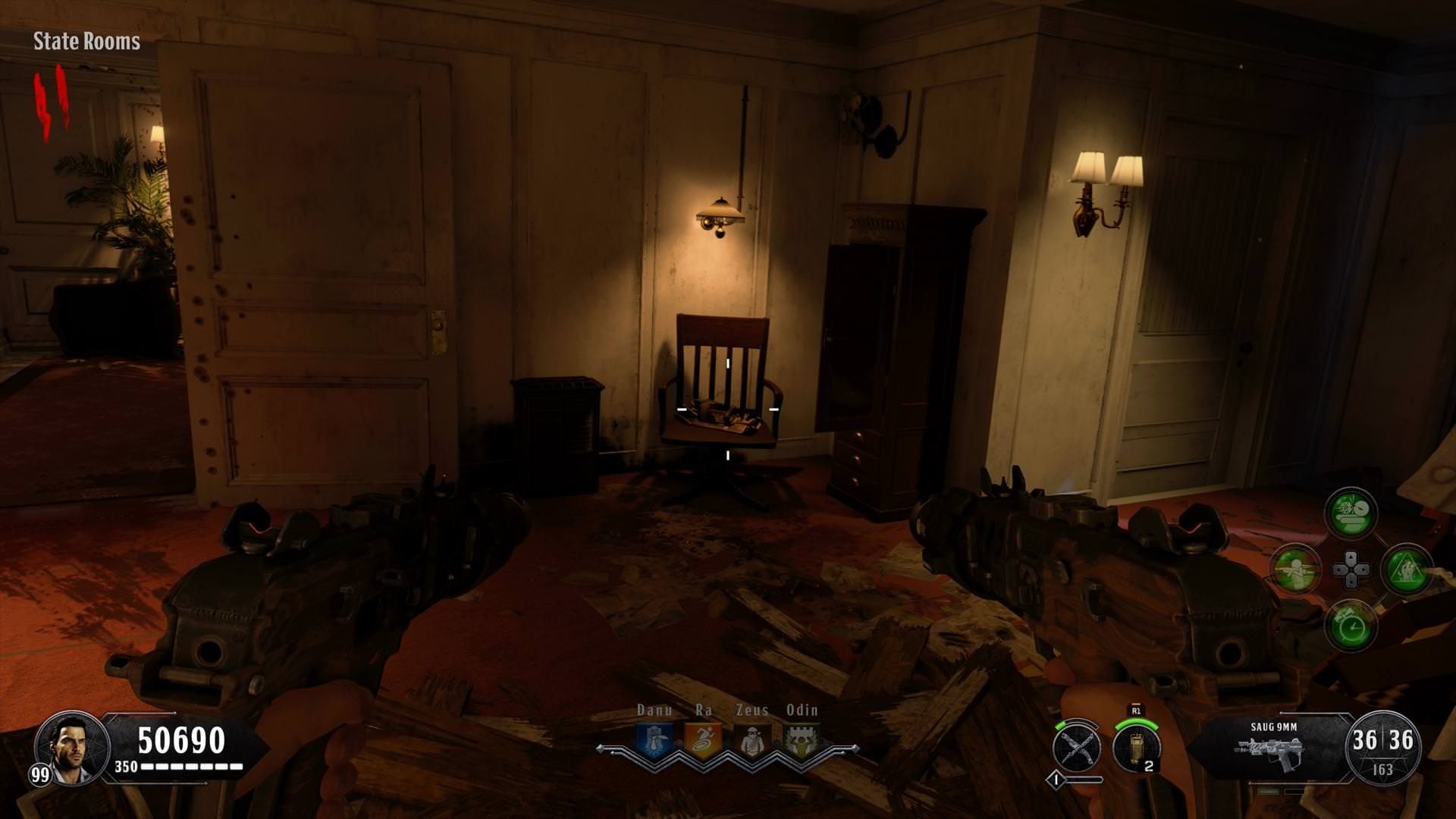Select the crossed blades special weapon icon
Image resolution: width=1456 pixels, height=819 pixels.
pos(1077,747)
